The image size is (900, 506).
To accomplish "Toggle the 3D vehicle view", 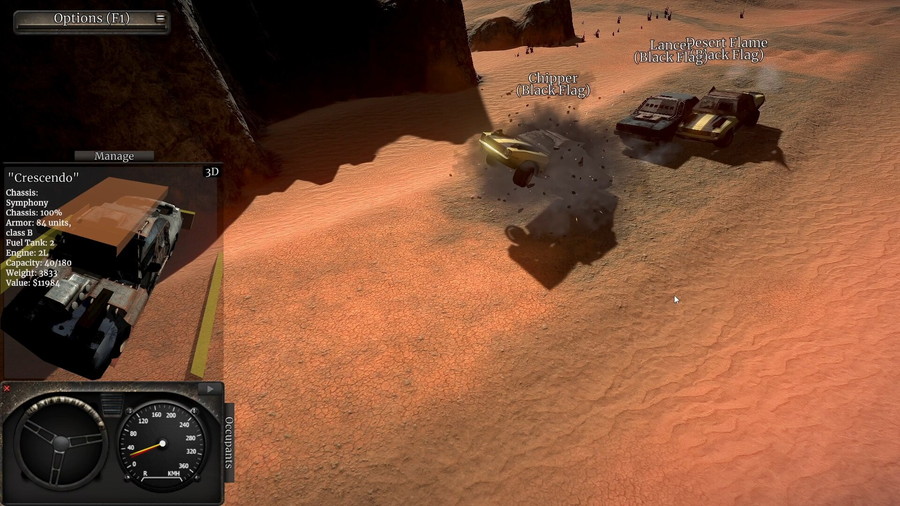I will pos(211,172).
